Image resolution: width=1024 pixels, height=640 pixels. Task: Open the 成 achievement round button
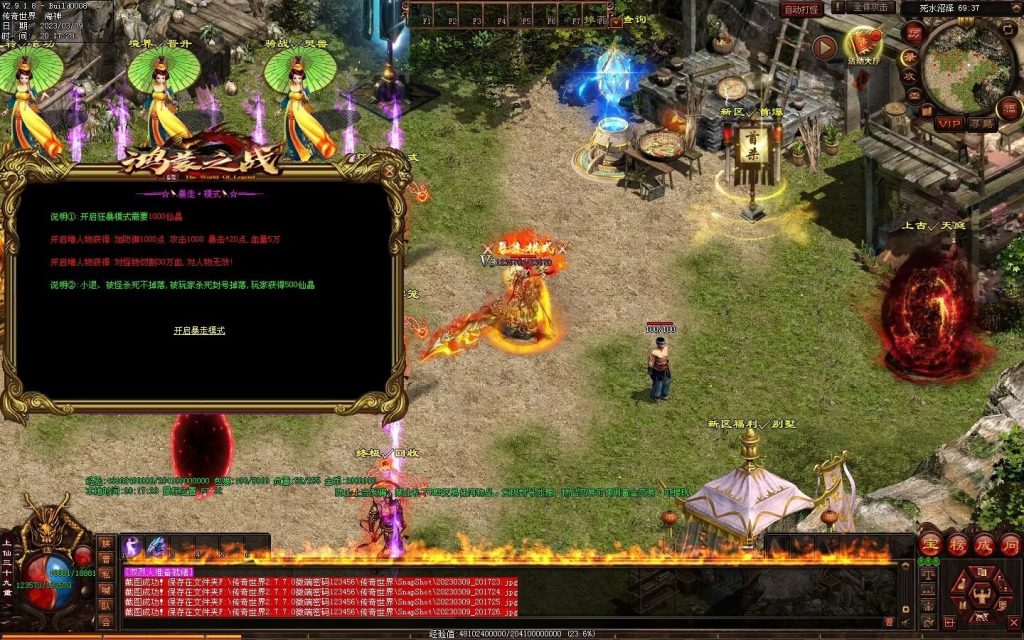983,544
